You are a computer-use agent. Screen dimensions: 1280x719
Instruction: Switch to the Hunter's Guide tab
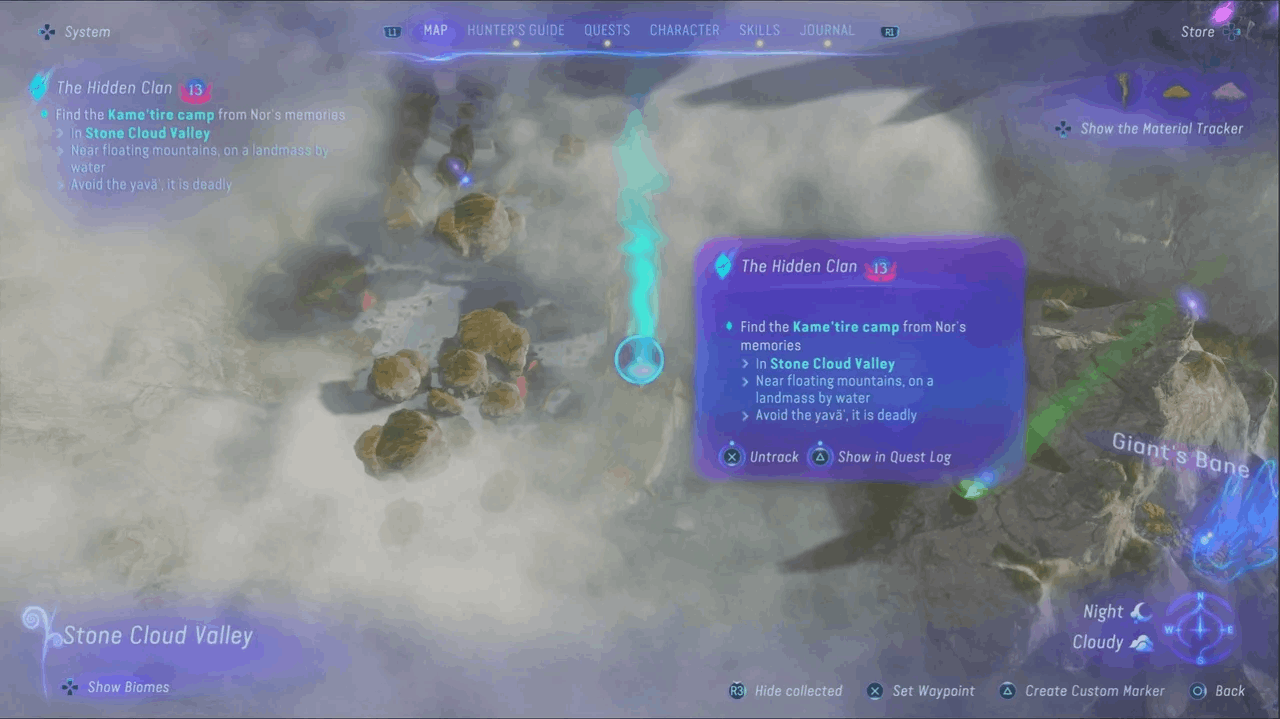pos(515,30)
